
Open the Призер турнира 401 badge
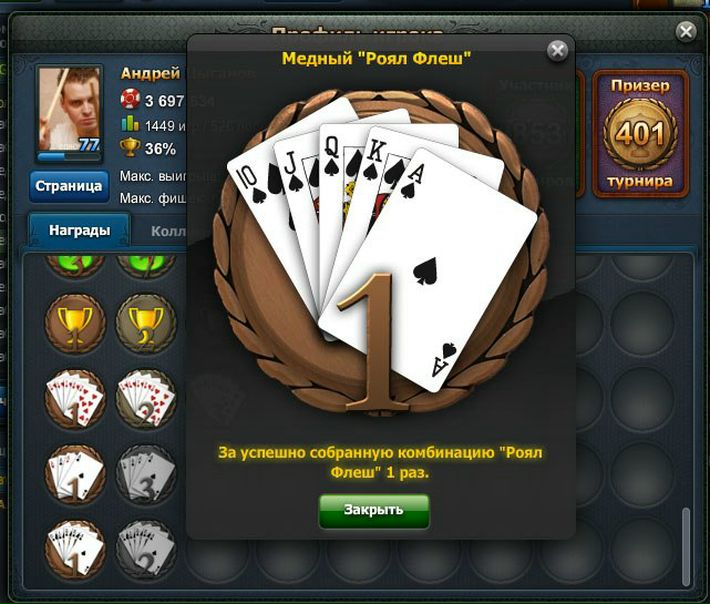pos(640,134)
